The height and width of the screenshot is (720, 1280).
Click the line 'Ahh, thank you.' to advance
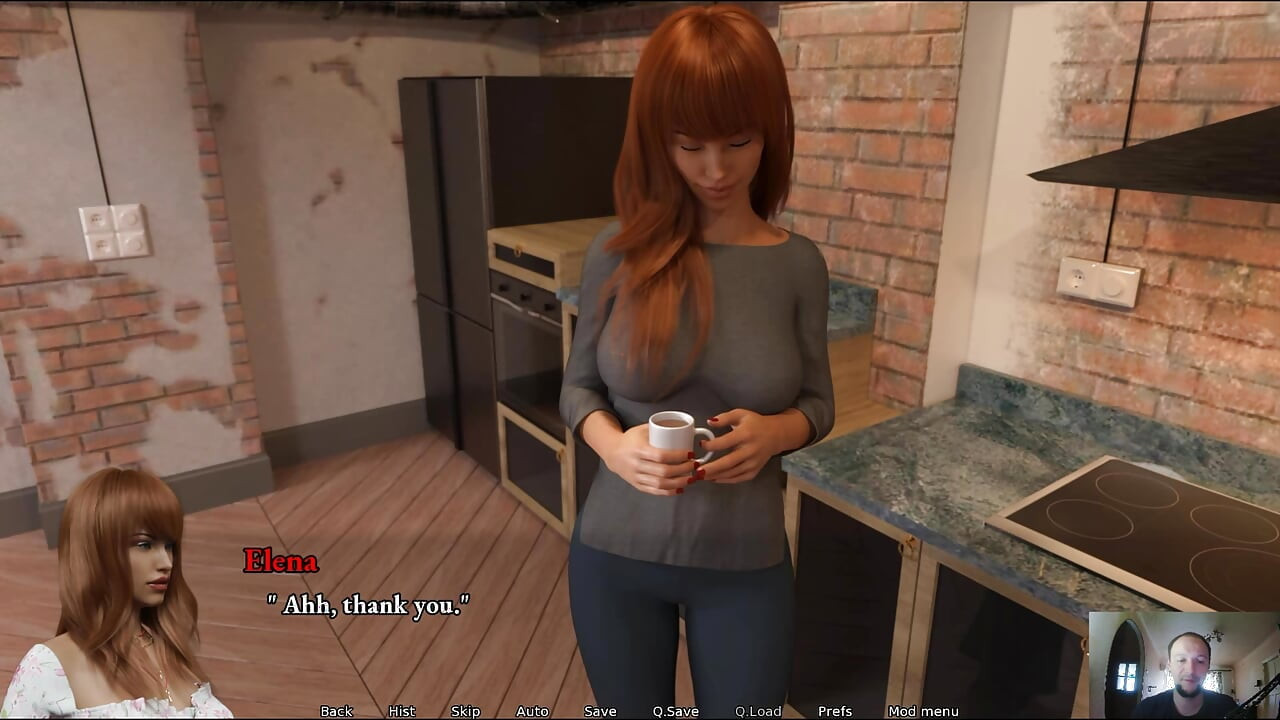pos(370,605)
